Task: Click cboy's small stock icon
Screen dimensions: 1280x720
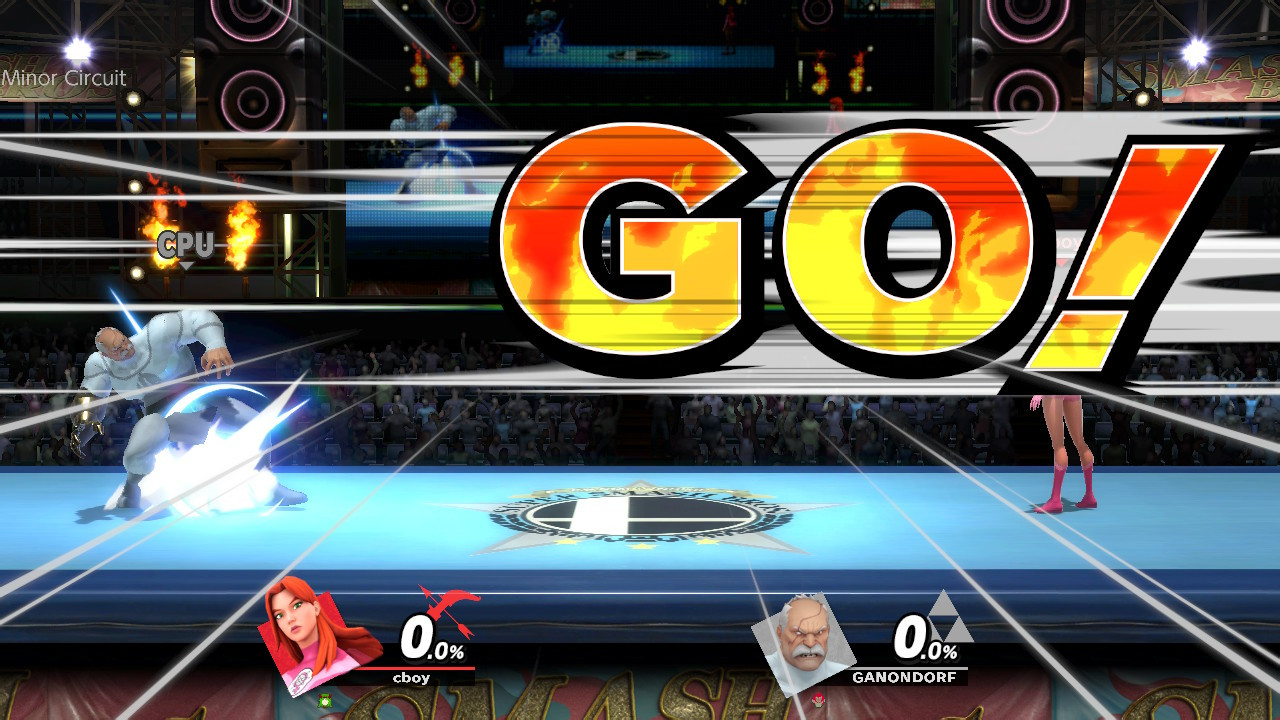Action: click(x=325, y=700)
